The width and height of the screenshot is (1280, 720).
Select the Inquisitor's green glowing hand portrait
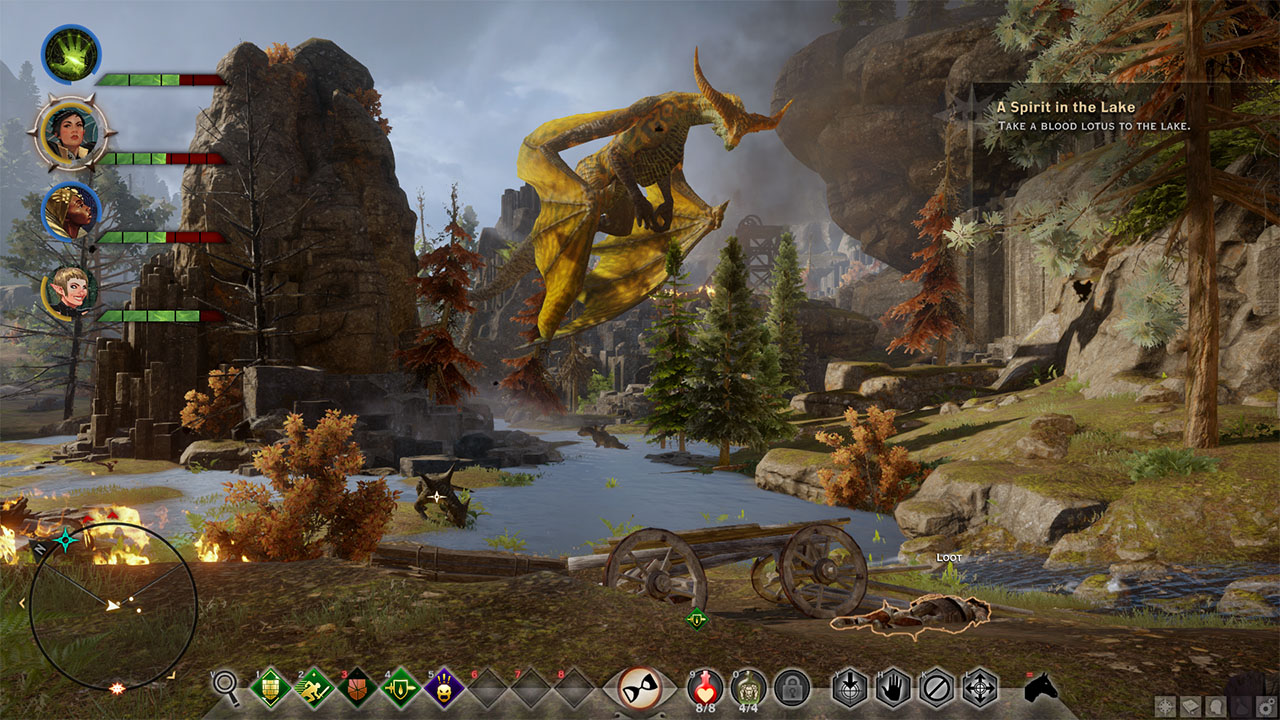click(x=71, y=54)
